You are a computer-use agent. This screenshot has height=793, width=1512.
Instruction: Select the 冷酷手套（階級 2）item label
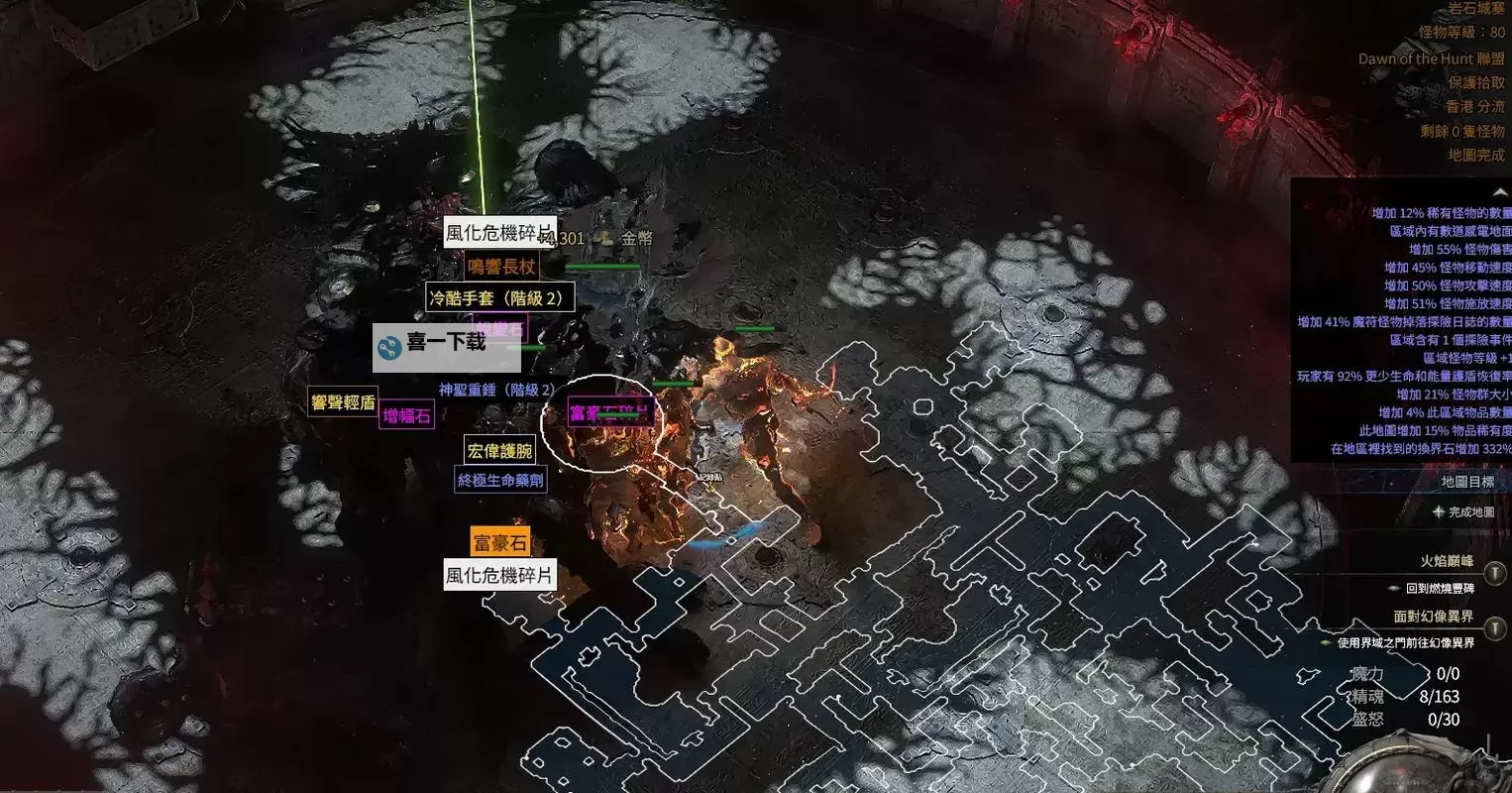[500, 297]
